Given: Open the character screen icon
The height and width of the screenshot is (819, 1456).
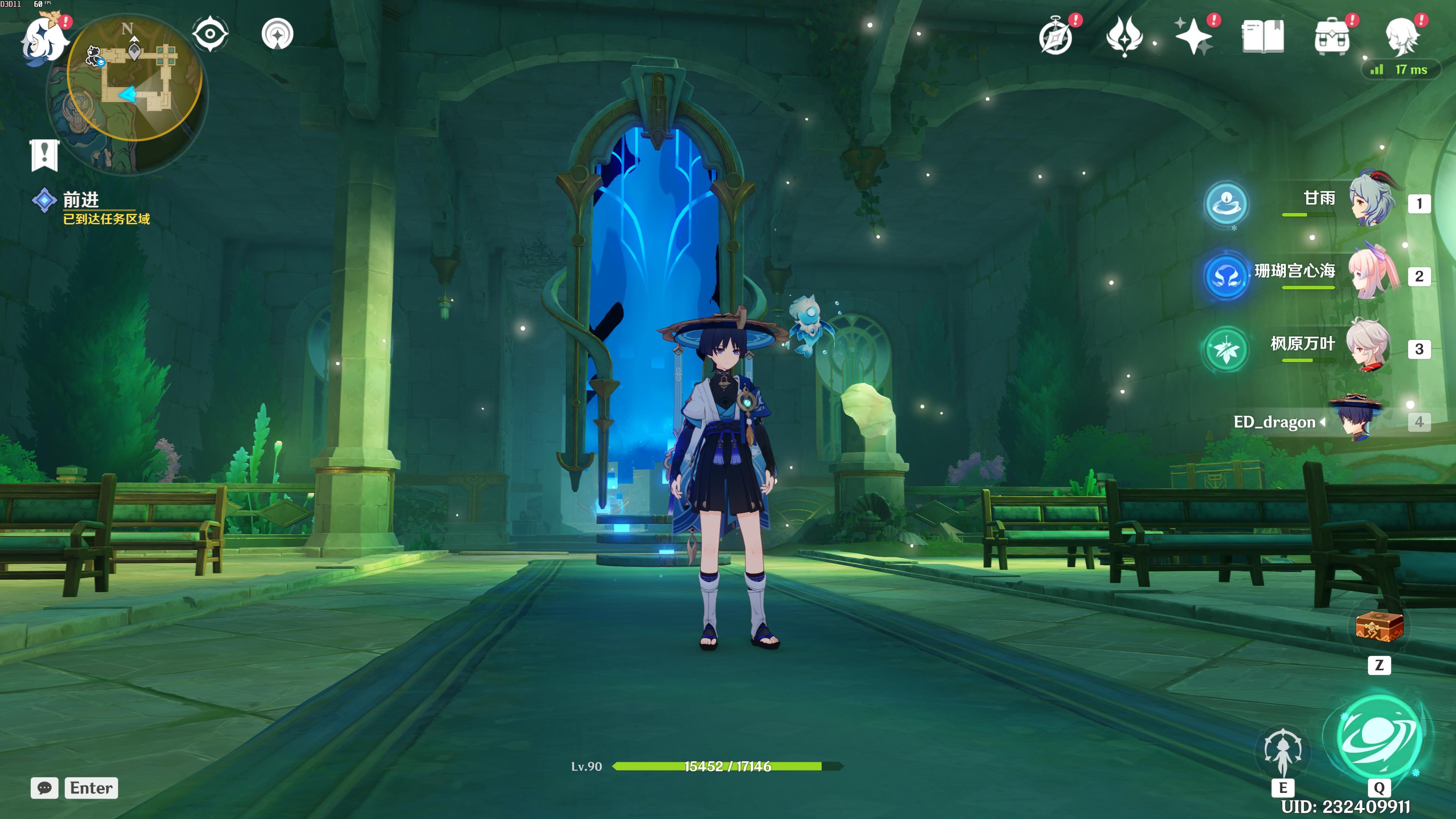Looking at the screenshot, I should pos(1402,37).
